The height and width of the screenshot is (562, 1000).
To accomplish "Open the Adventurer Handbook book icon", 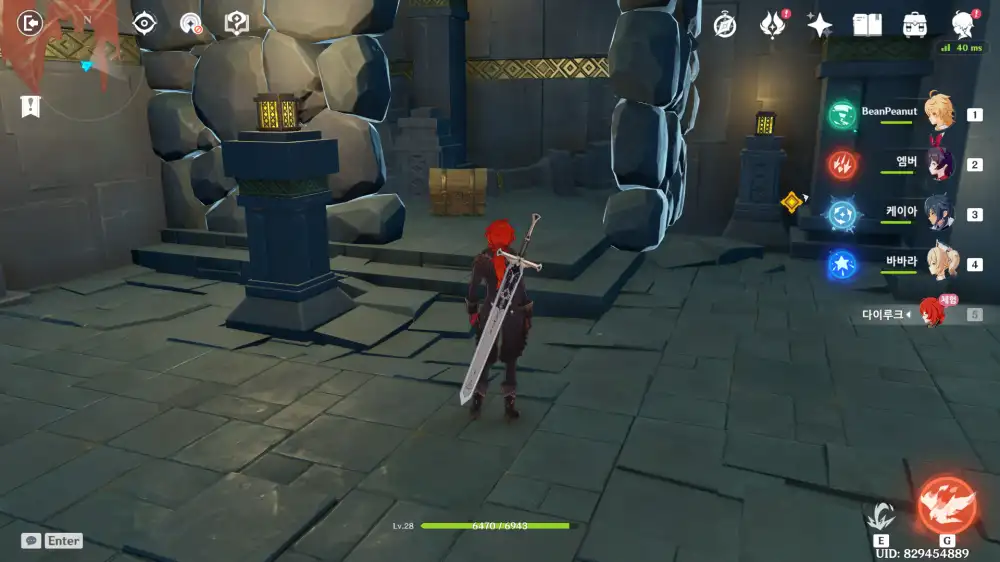I will tap(867, 25).
